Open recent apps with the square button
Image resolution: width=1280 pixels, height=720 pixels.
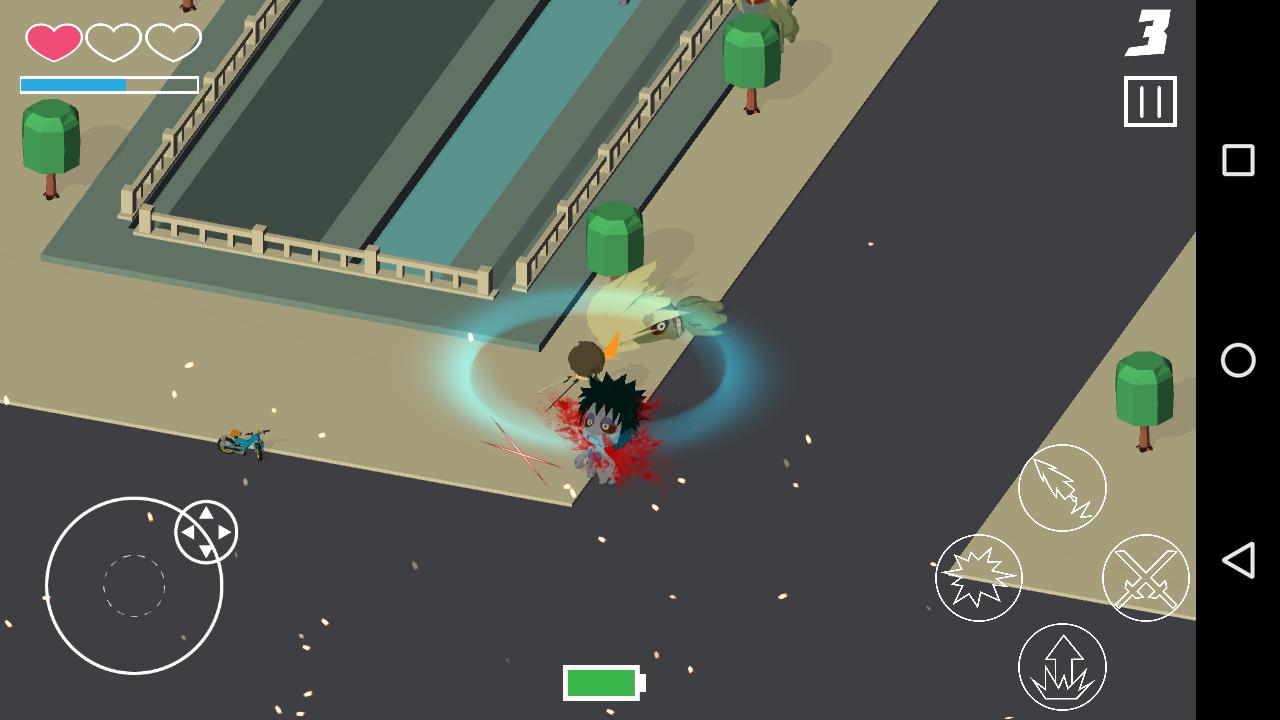1239,158
